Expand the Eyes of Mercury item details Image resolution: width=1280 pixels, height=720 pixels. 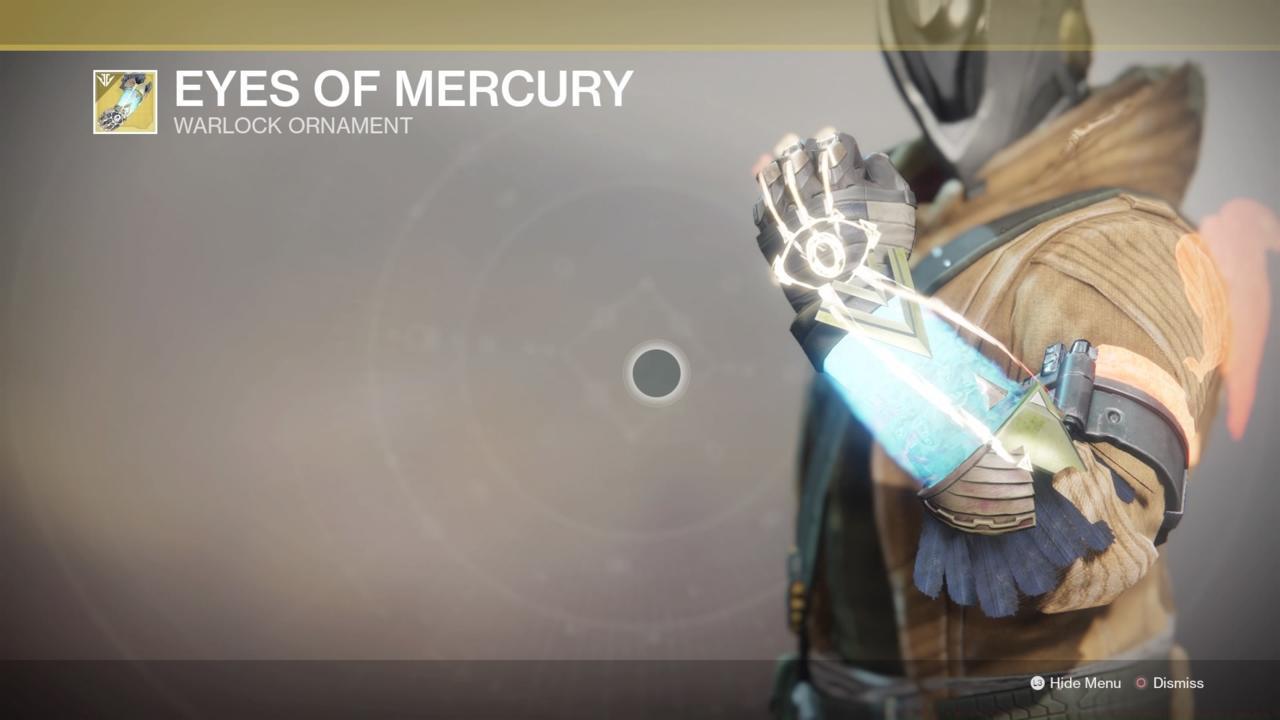click(x=402, y=89)
